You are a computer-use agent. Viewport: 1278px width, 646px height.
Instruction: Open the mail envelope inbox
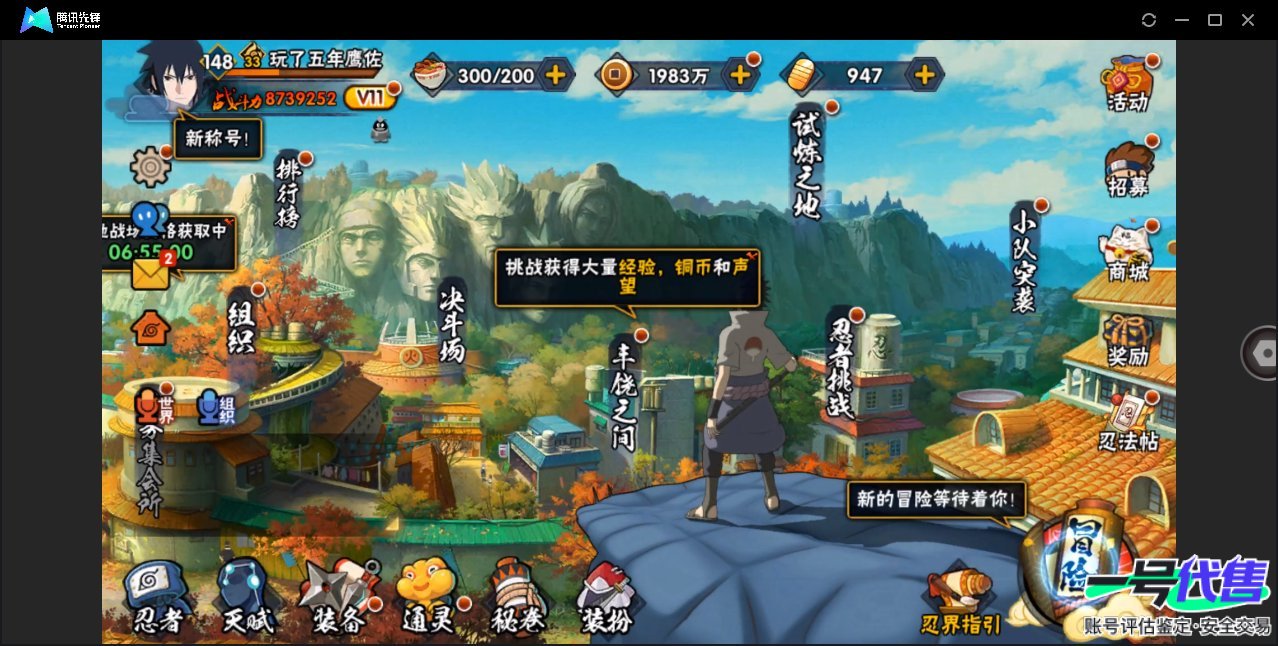coord(151,273)
